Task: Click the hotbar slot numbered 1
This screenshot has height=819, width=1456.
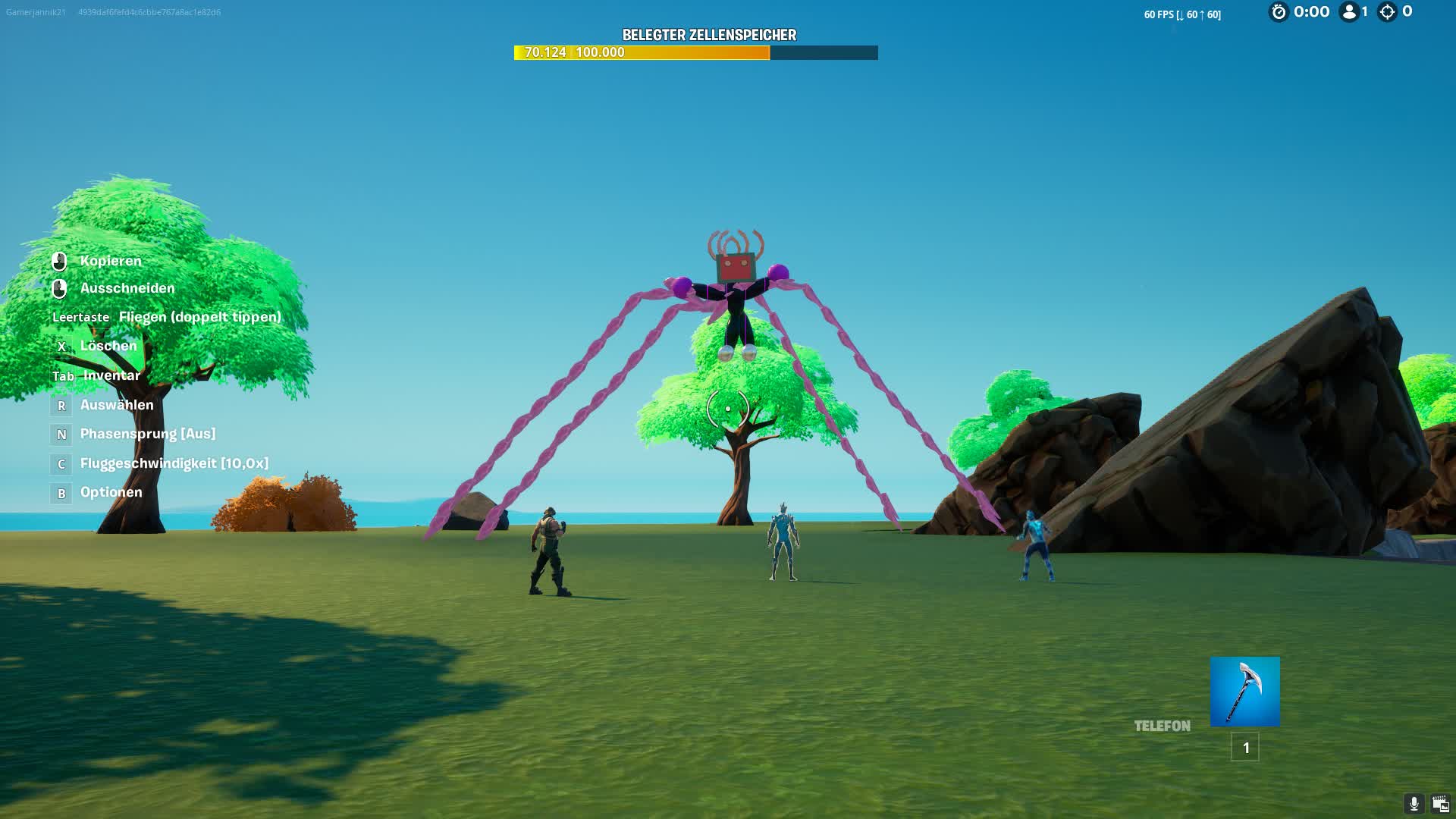Action: click(x=1244, y=748)
